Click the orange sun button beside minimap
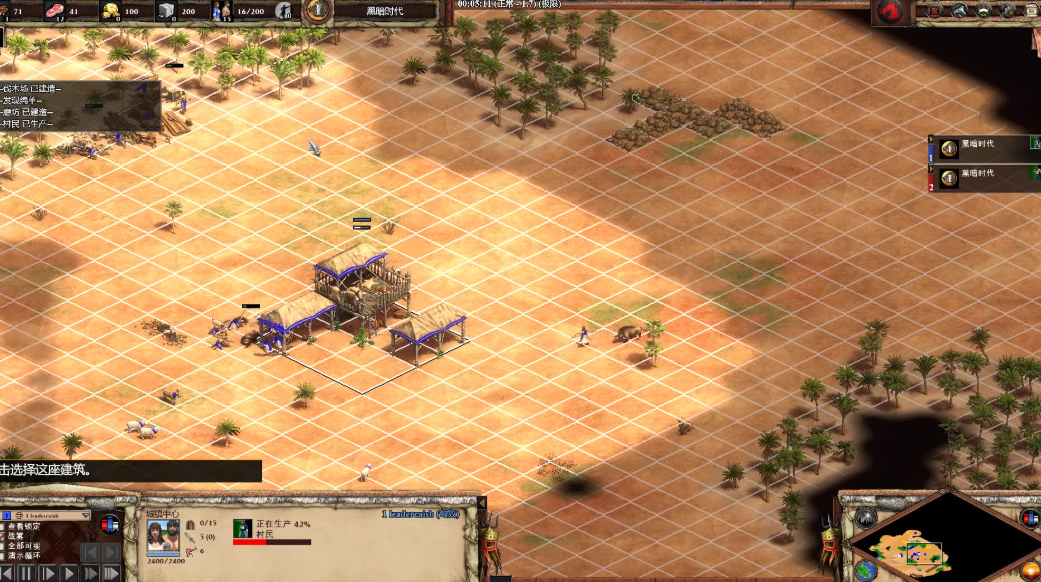Screen dimensions: 1041x582 click(x=1029, y=572)
